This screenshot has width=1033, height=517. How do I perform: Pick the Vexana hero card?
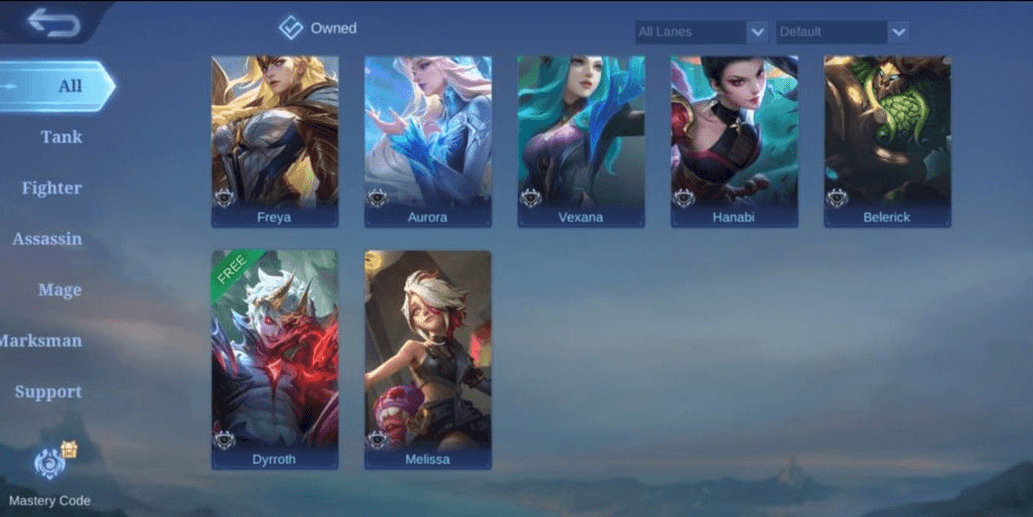[x=581, y=141]
